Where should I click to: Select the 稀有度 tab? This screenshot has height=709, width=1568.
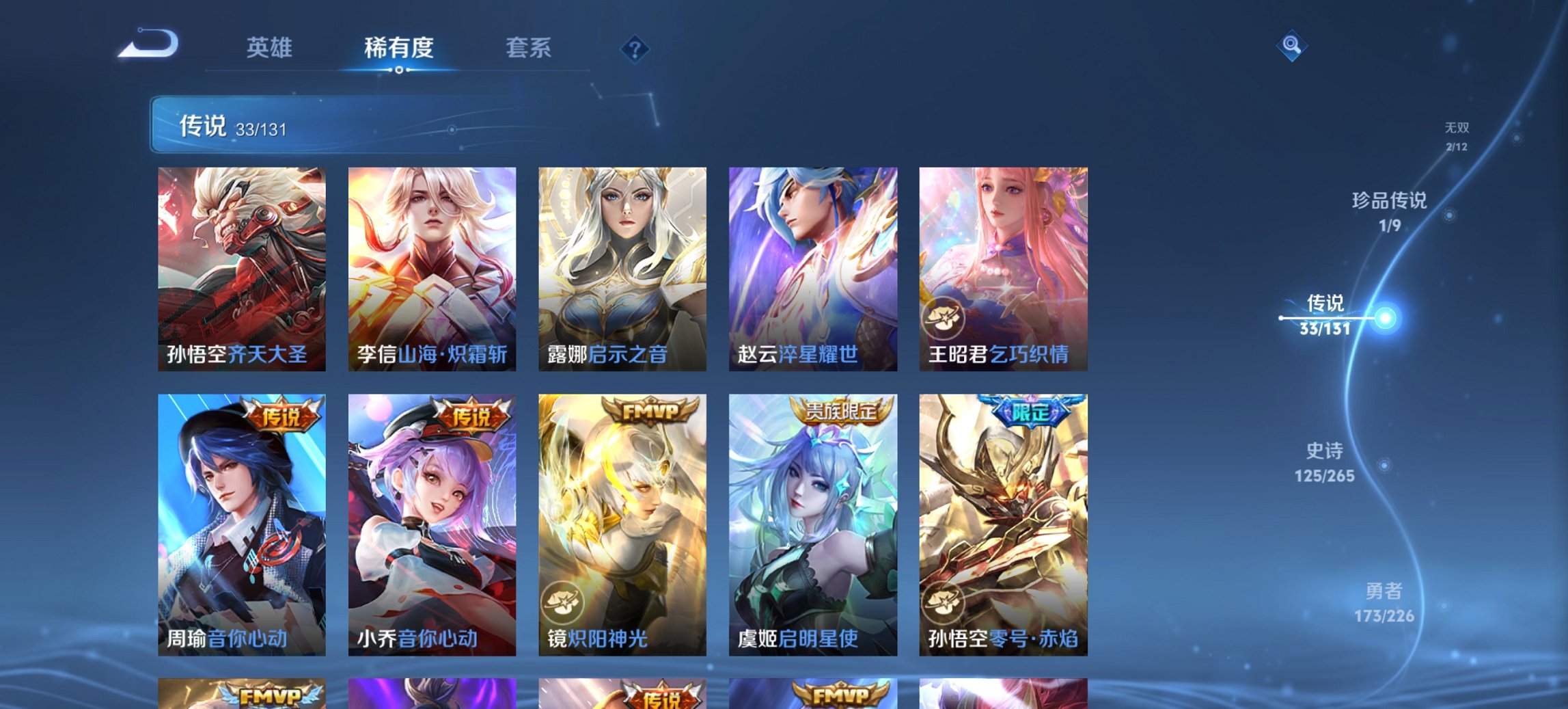pyautogui.click(x=398, y=47)
